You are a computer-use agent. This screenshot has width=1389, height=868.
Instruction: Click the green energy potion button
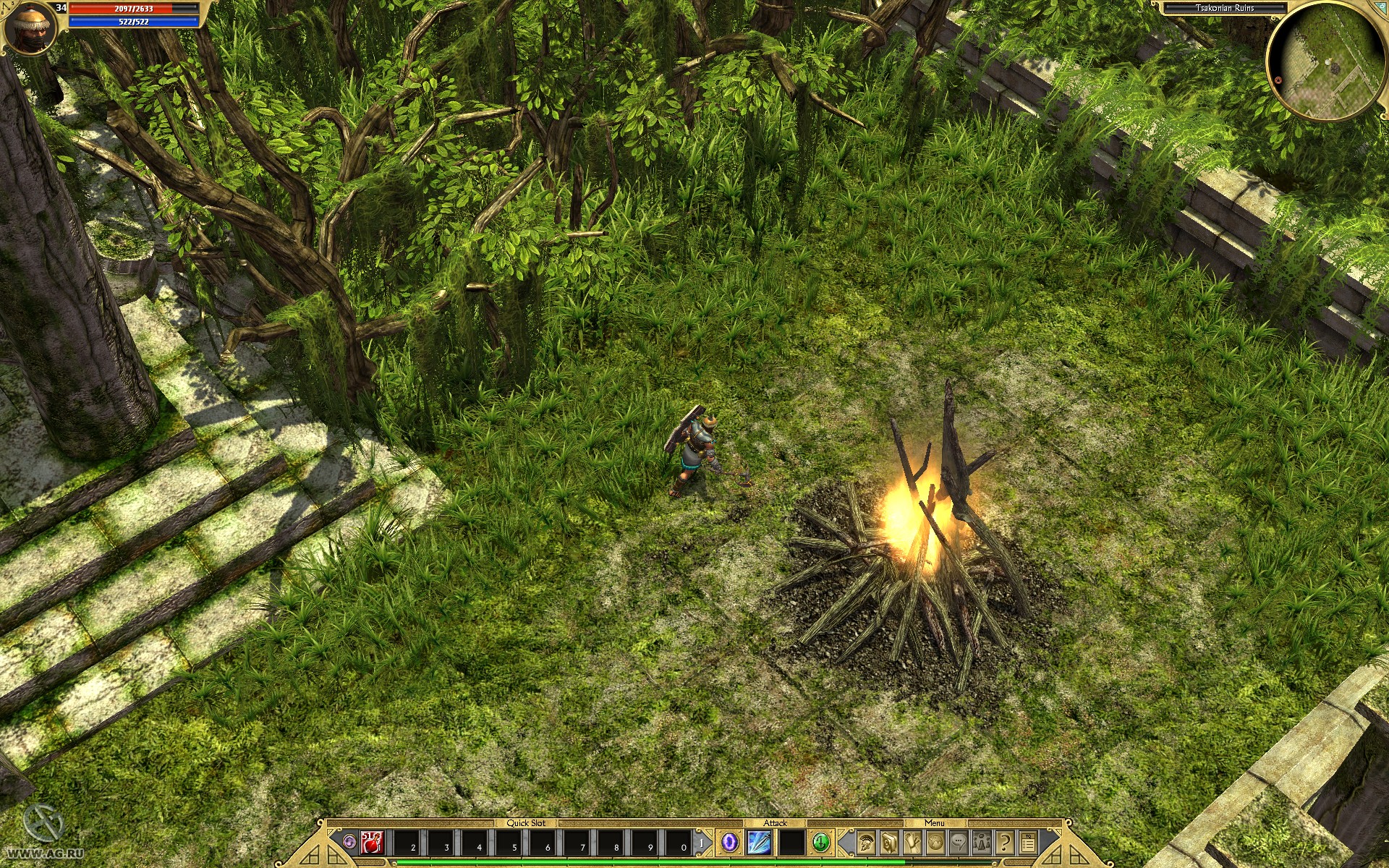coord(822,843)
